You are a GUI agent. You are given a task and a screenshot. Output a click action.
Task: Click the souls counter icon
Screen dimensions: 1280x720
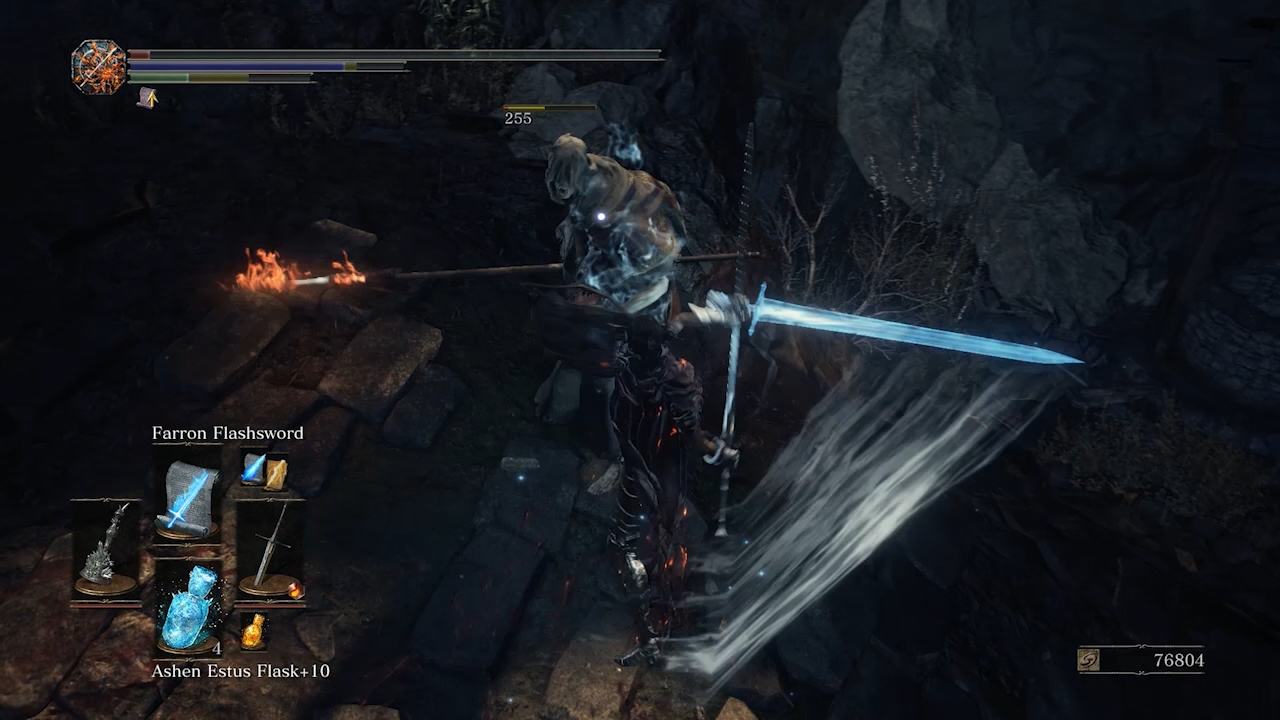pos(1090,660)
